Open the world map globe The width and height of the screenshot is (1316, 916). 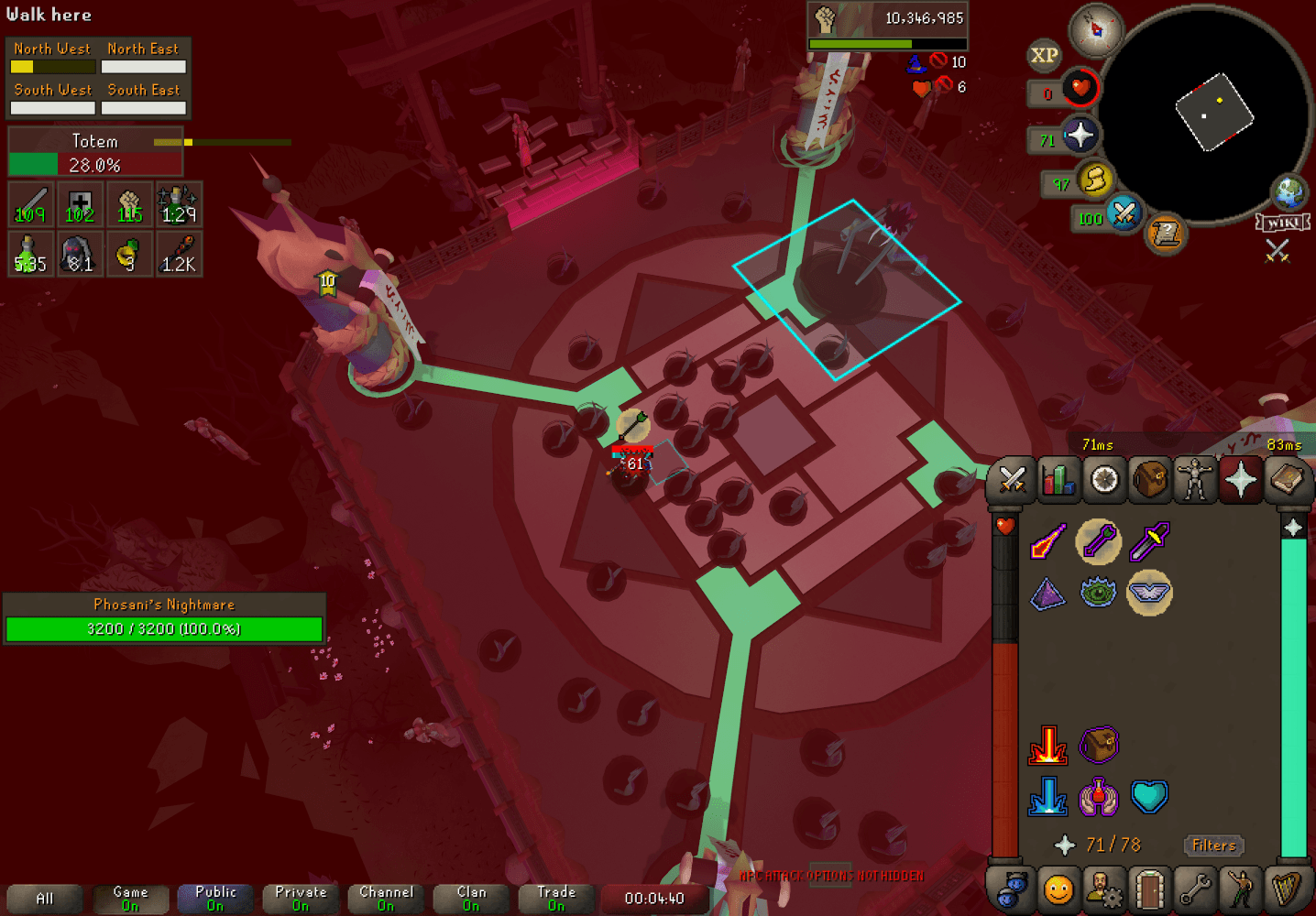(1289, 193)
